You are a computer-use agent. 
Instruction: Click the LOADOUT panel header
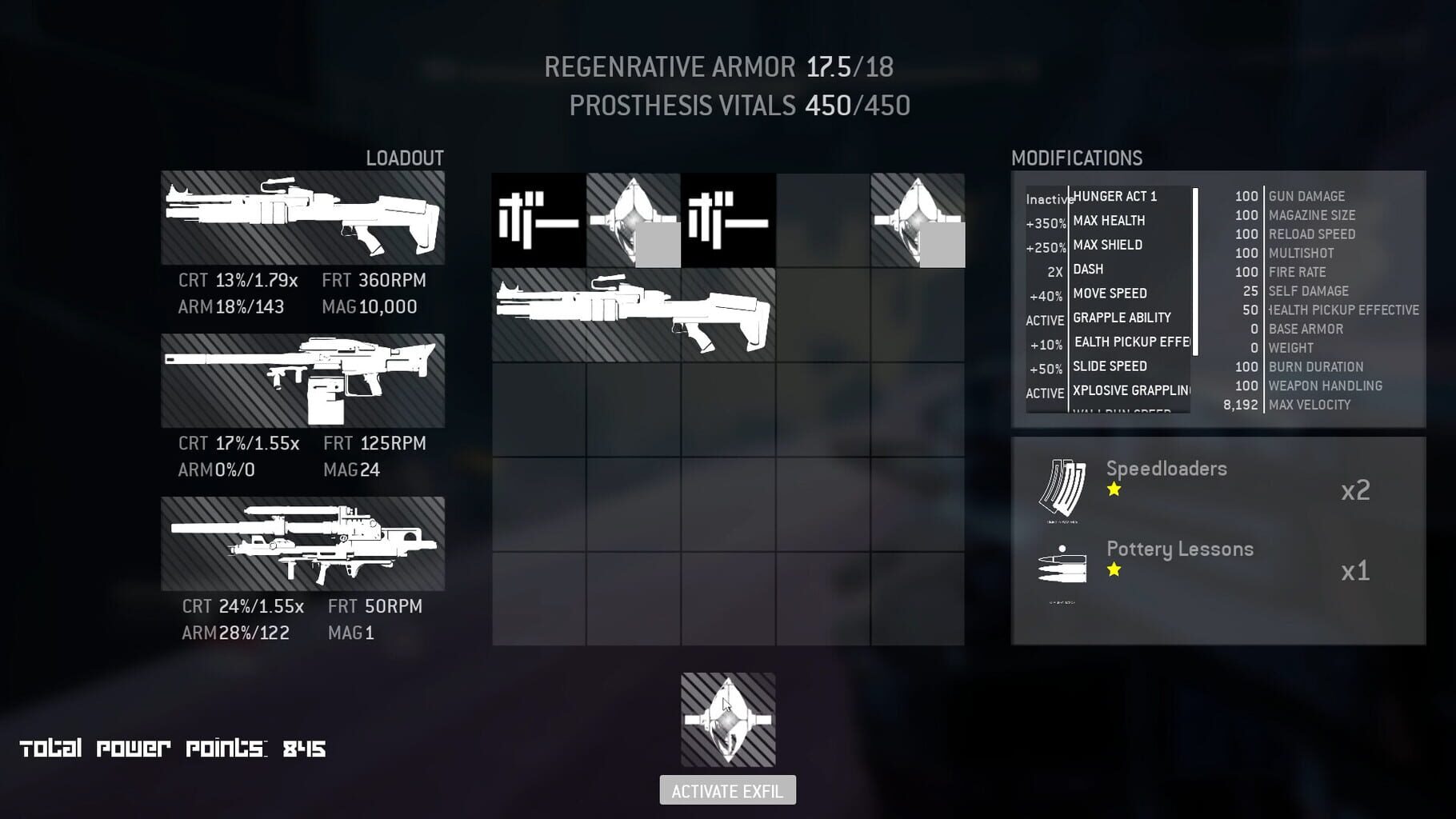[x=403, y=158]
